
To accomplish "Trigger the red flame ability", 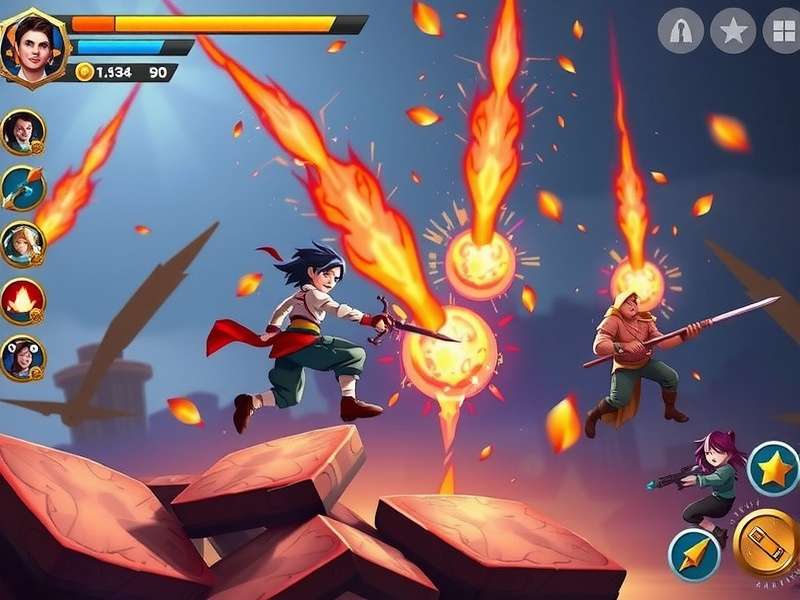I will click(22, 300).
